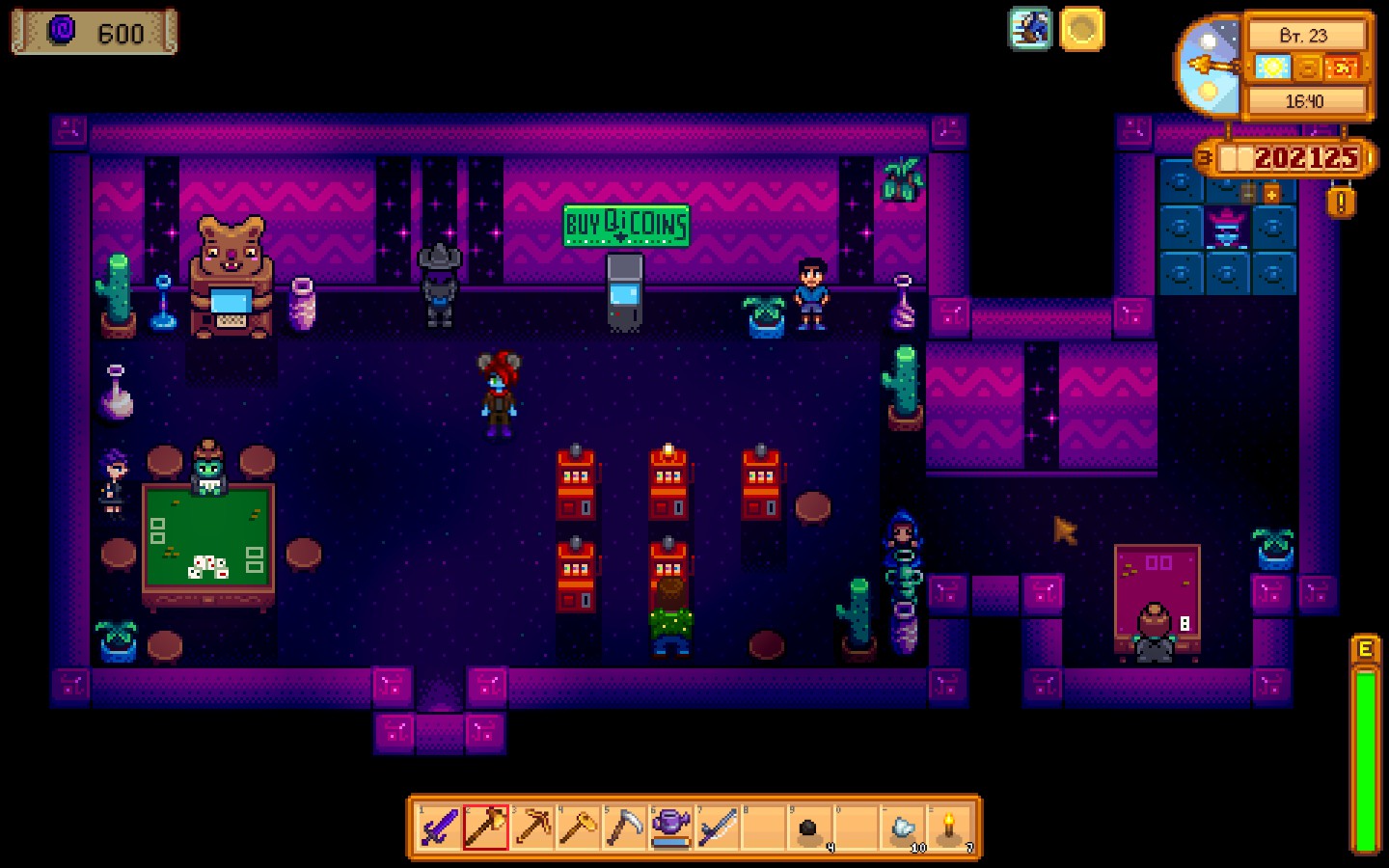This screenshot has height=868, width=1389.
Task: Select the fishing rod in slot 7
Action: [x=720, y=827]
